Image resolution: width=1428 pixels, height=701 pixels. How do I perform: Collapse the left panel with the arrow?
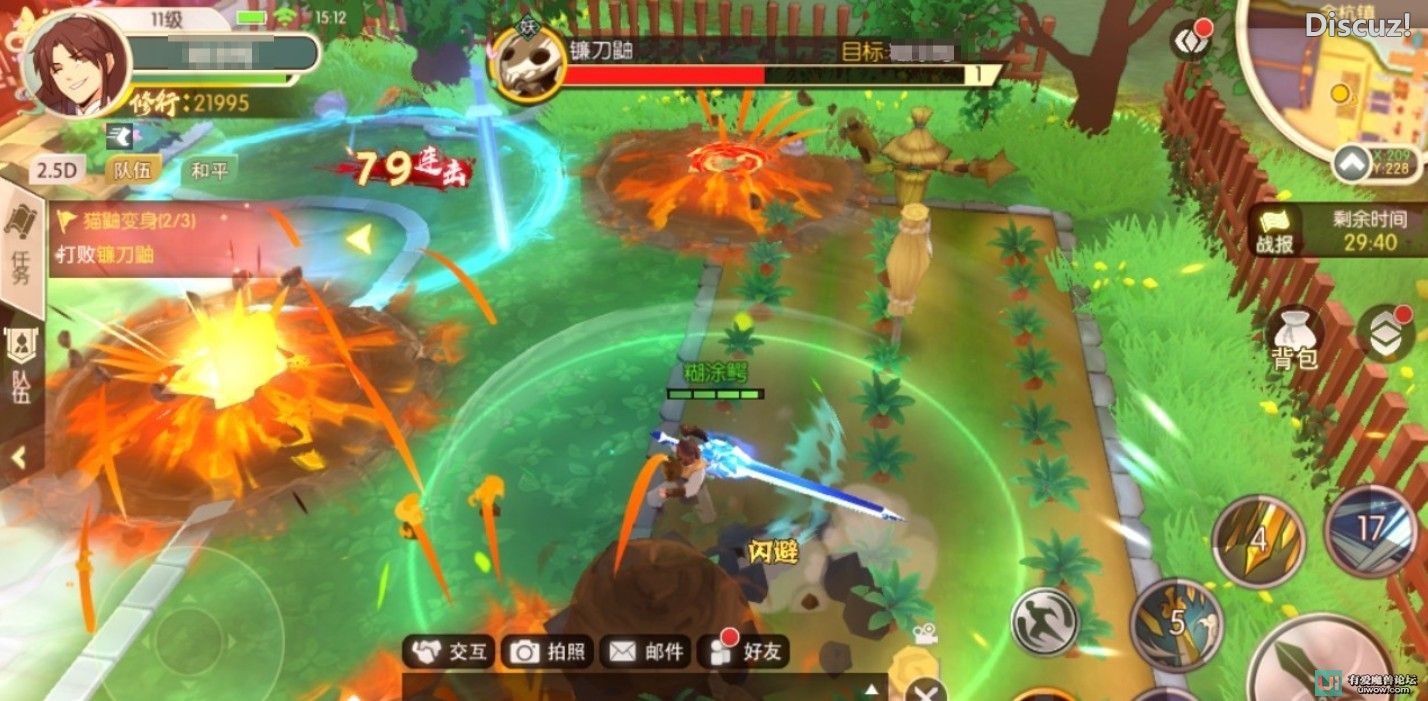(x=18, y=459)
